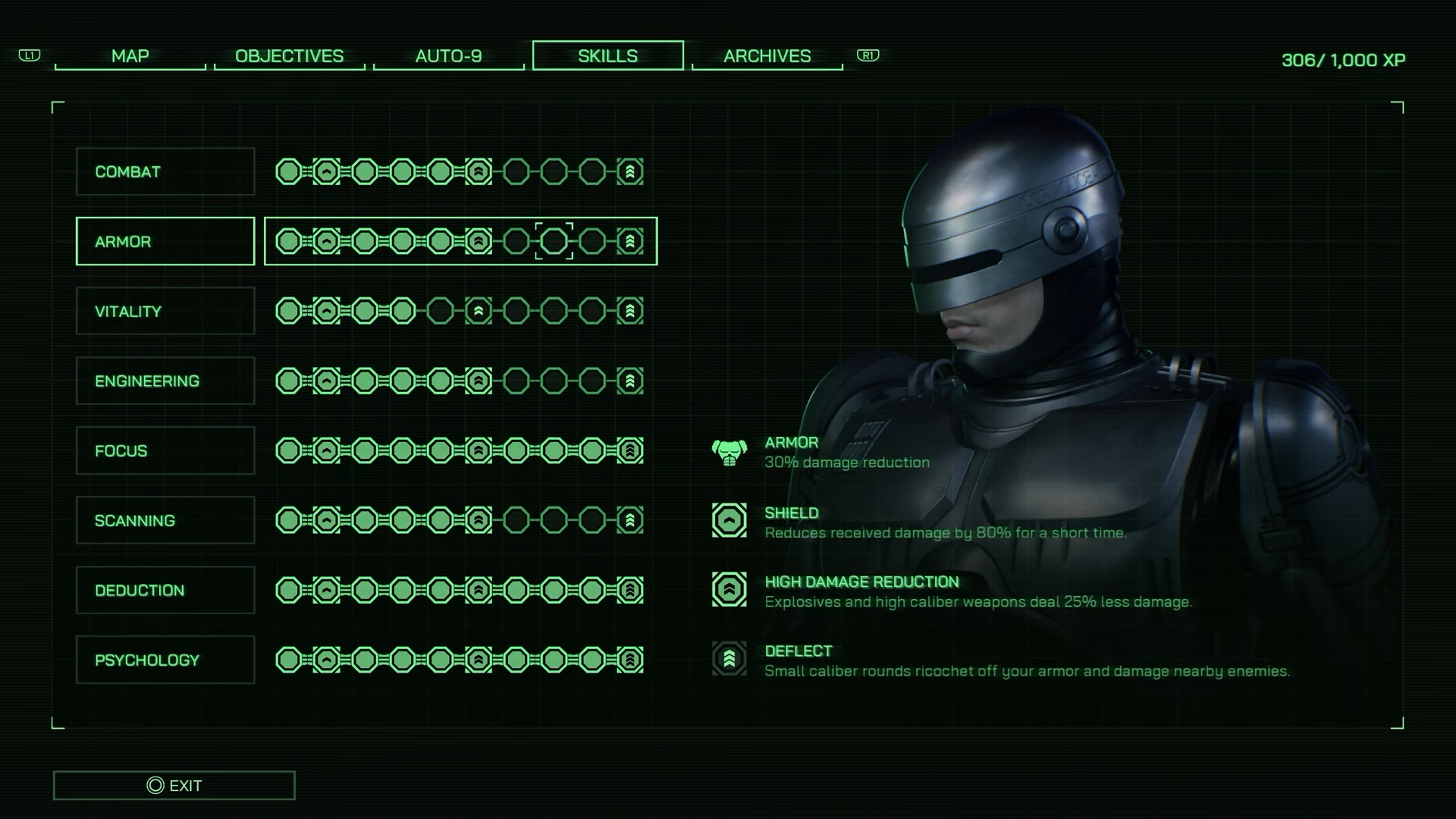This screenshot has height=819, width=1456.
Task: Select the Armor perk icon
Action: (x=728, y=453)
